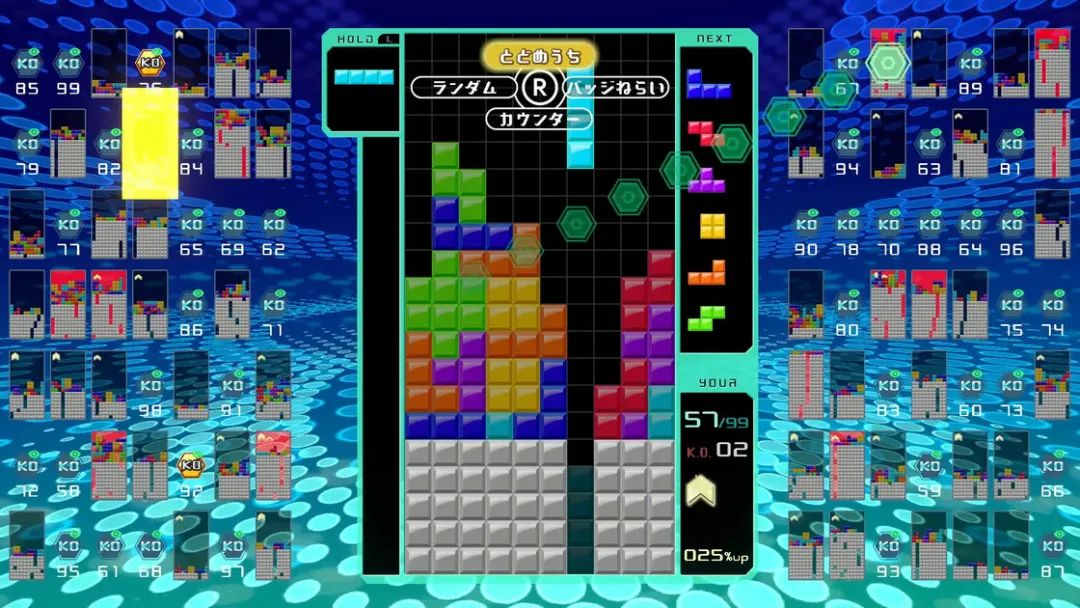Activate the カウンター targeting option
1080x608 pixels.
point(539,120)
